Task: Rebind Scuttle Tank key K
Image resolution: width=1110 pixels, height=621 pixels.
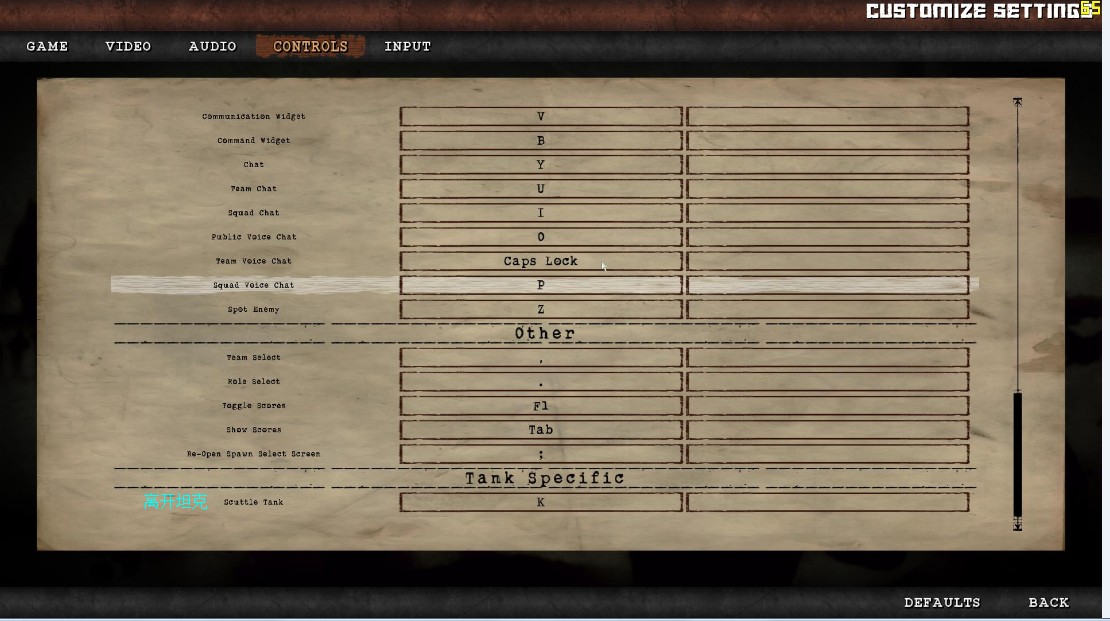Action: (x=541, y=502)
